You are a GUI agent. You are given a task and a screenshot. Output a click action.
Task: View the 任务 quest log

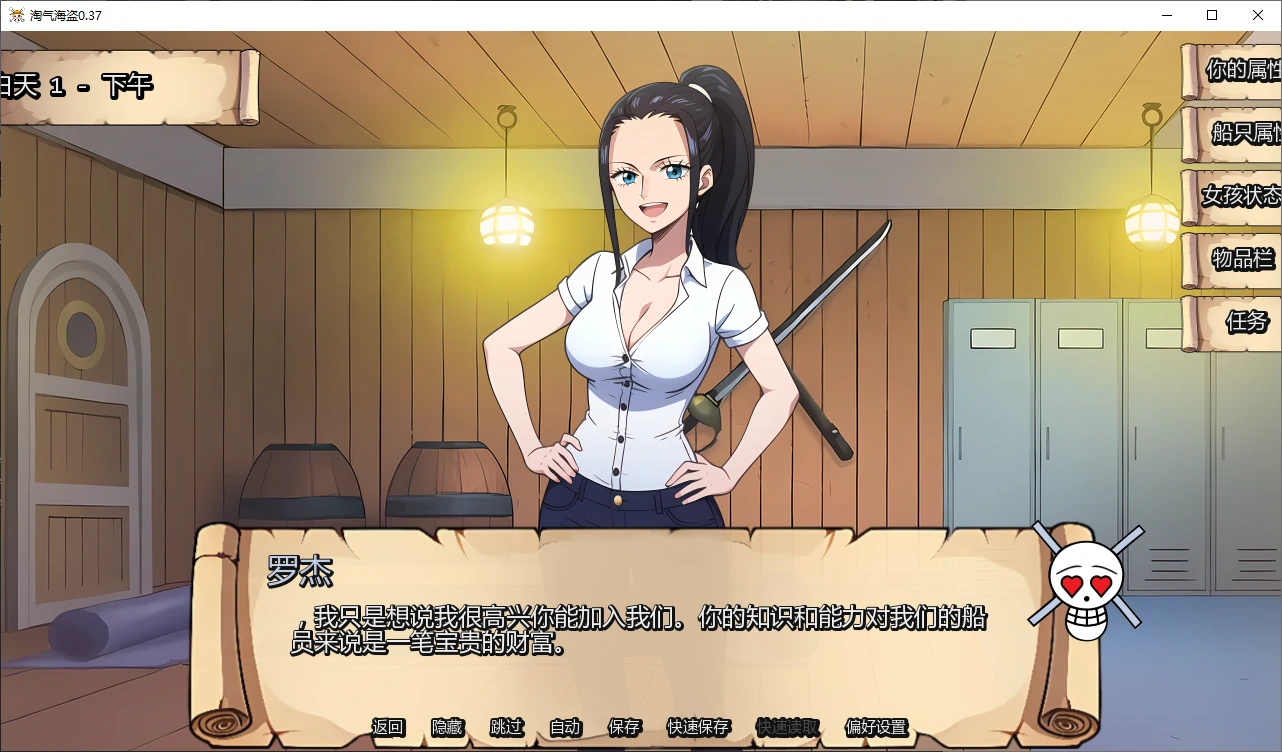pos(1242,322)
